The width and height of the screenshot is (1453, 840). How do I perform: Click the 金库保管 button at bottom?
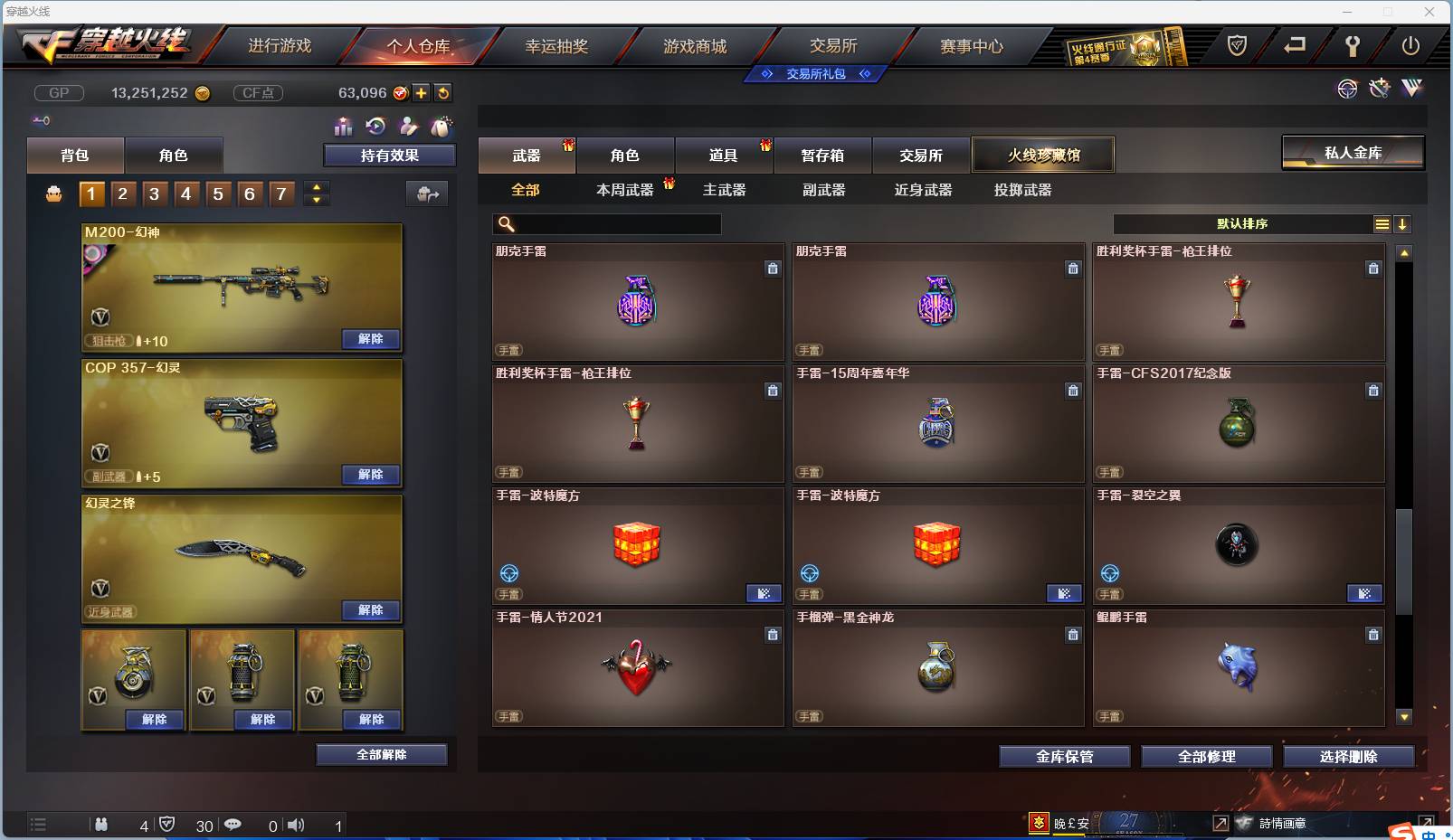pyautogui.click(x=1065, y=757)
